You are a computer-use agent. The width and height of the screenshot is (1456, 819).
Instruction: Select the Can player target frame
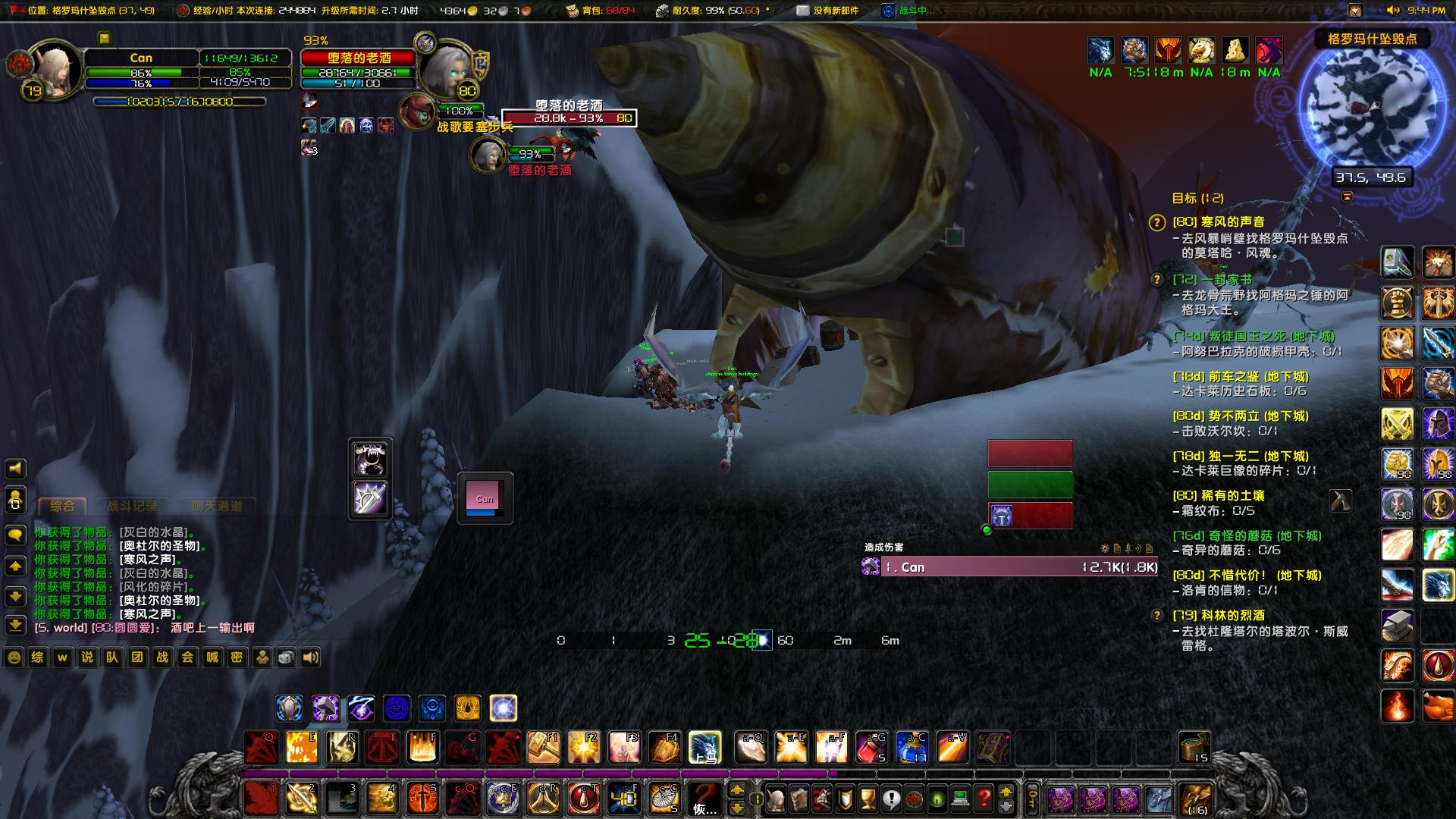141,58
